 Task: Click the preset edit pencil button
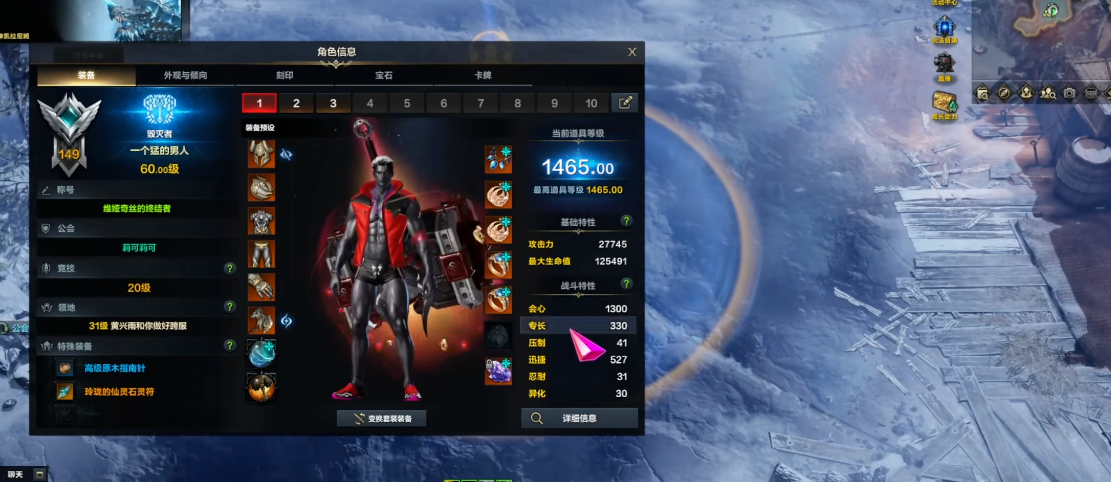(x=626, y=103)
